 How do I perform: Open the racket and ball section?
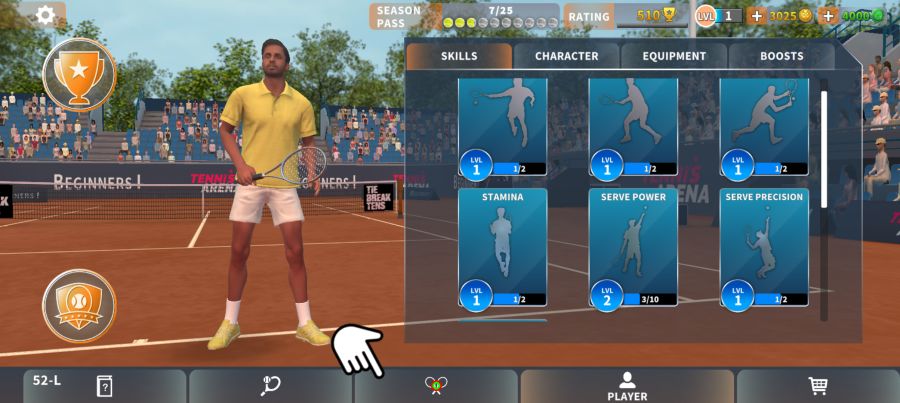[x=270, y=386]
